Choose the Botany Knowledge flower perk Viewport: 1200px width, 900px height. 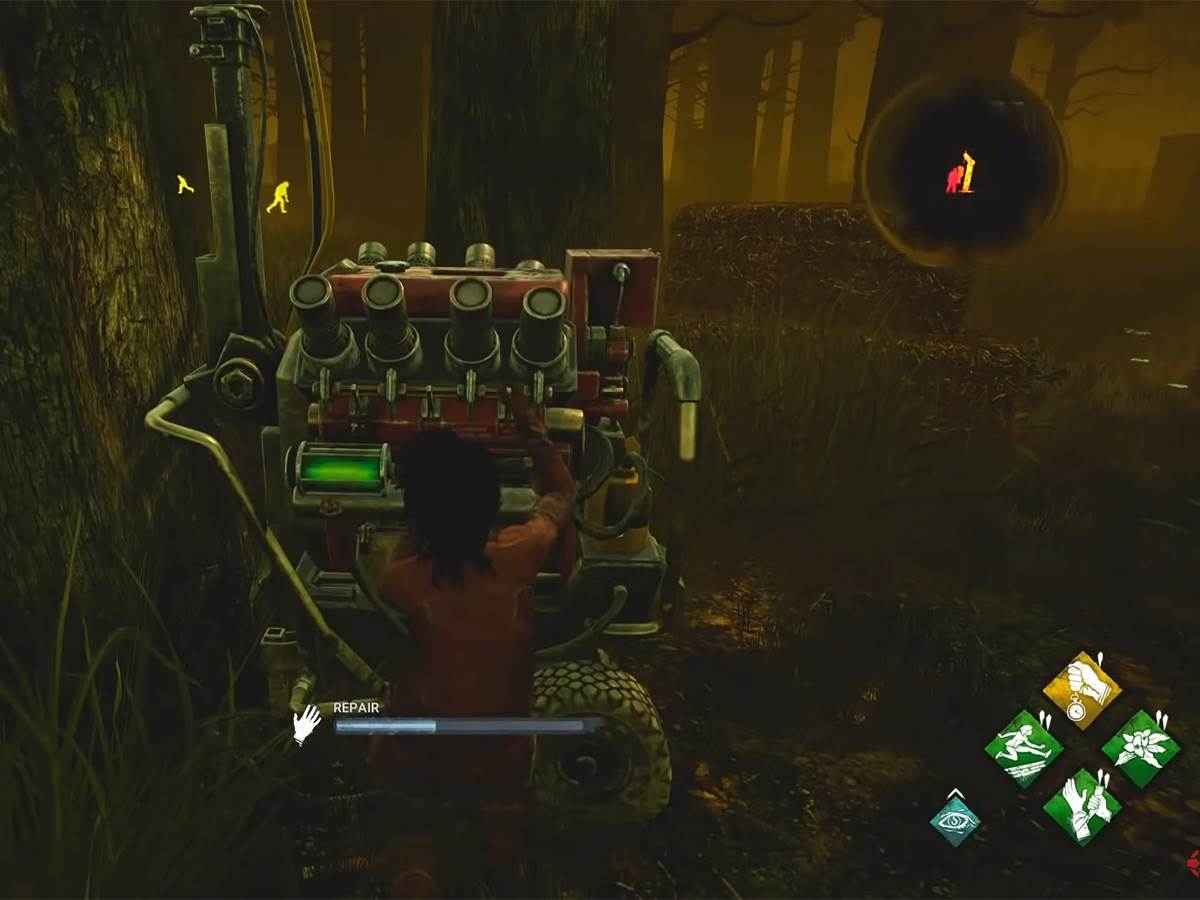point(1141,748)
